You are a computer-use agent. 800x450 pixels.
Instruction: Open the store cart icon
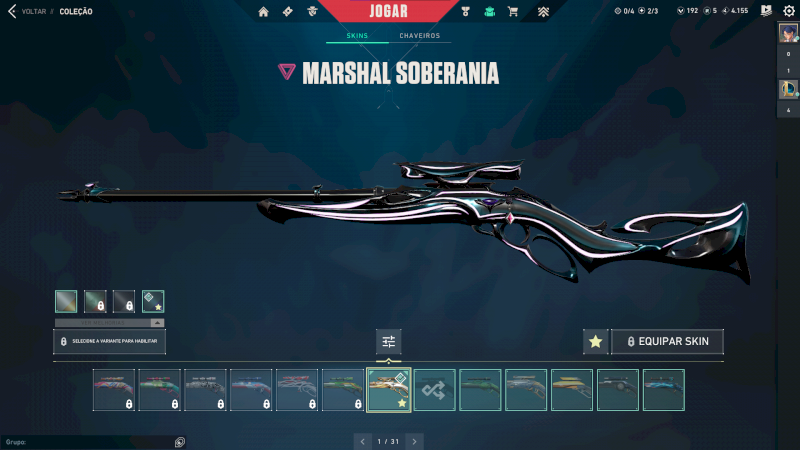tap(513, 12)
